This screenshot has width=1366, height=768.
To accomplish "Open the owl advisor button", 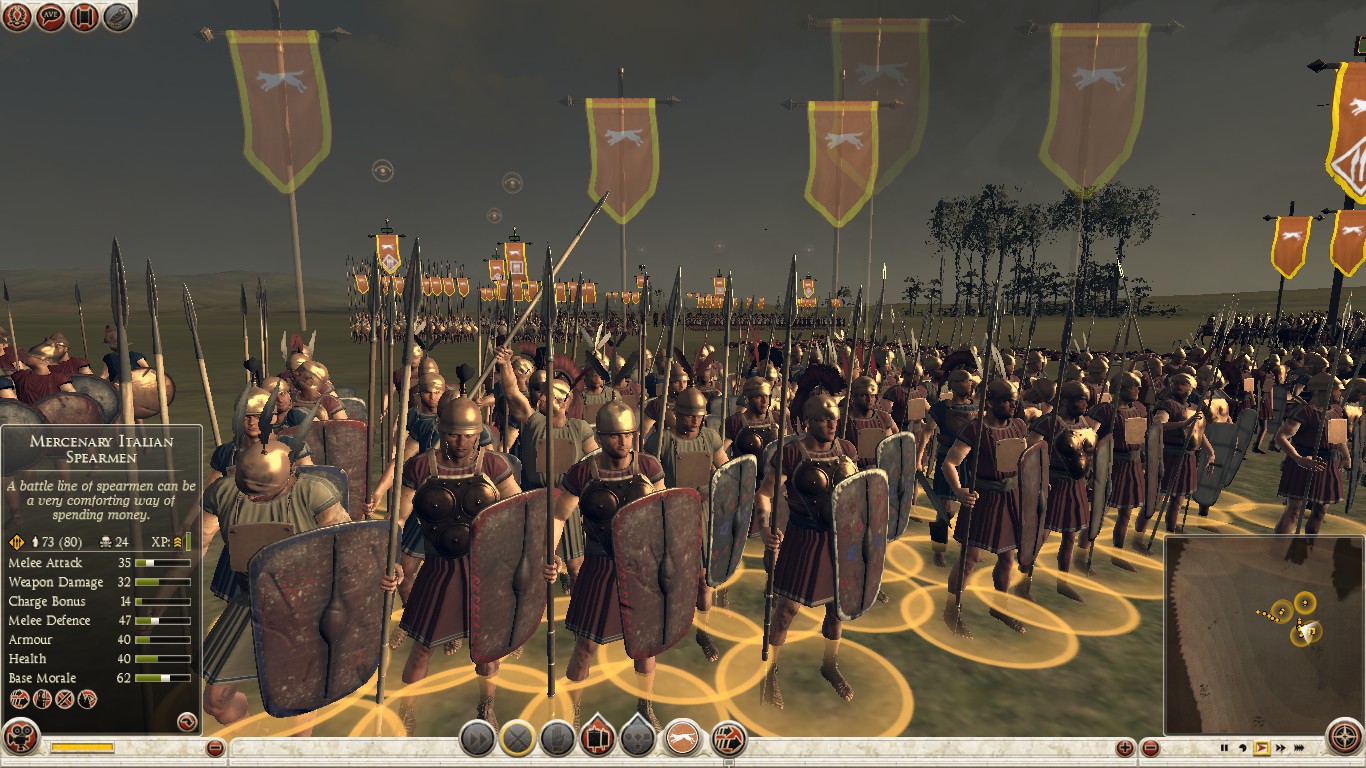I will [118, 16].
